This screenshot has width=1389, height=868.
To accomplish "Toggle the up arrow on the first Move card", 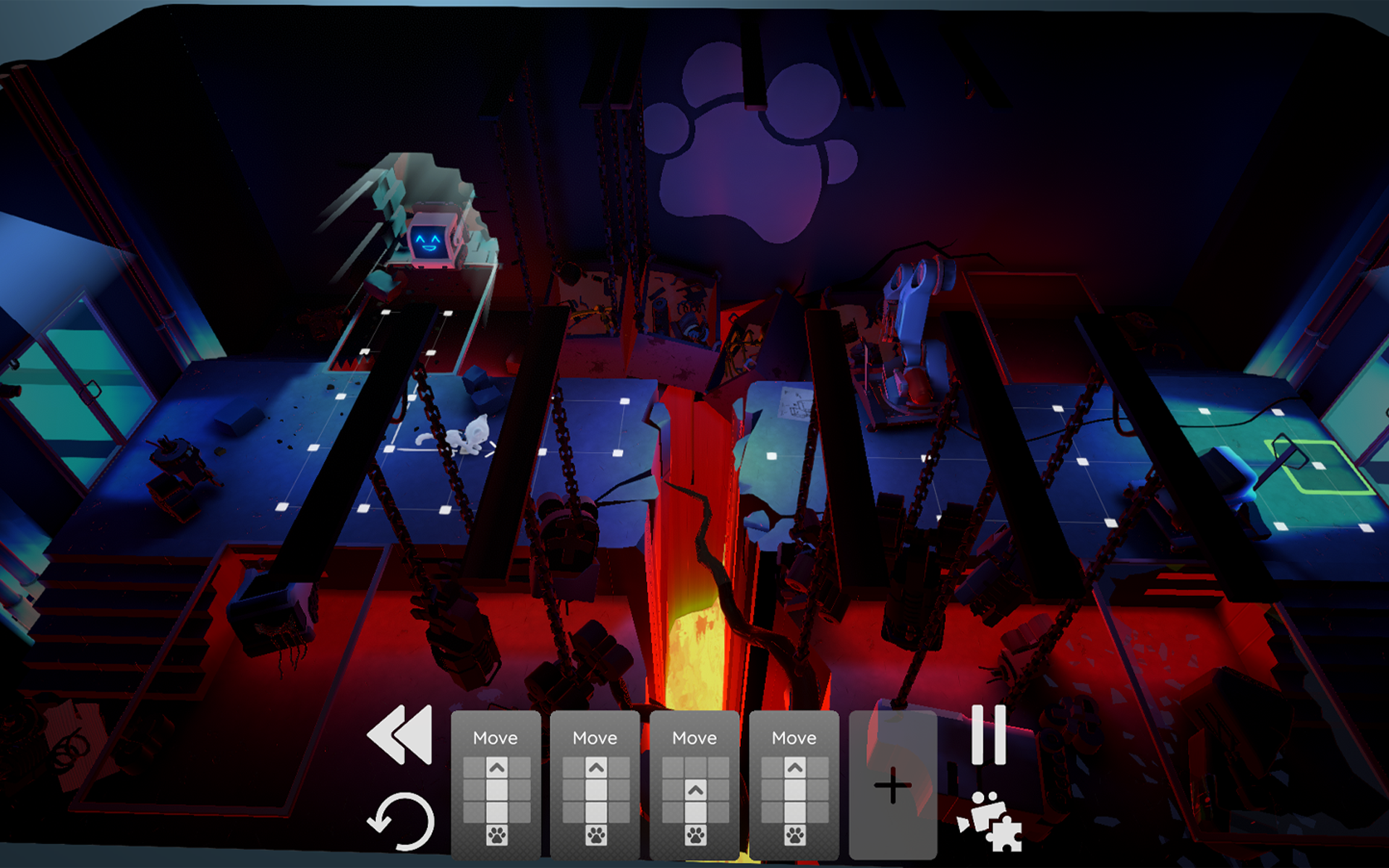I will [496, 768].
